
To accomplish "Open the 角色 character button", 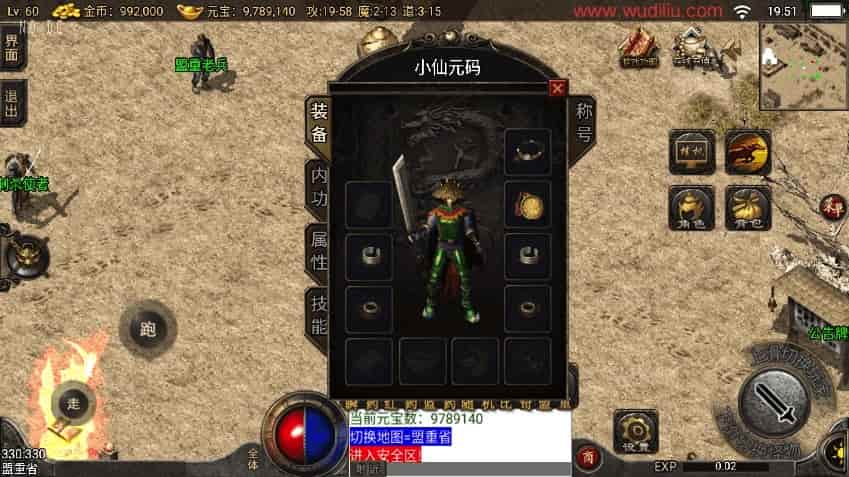I will 691,207.
